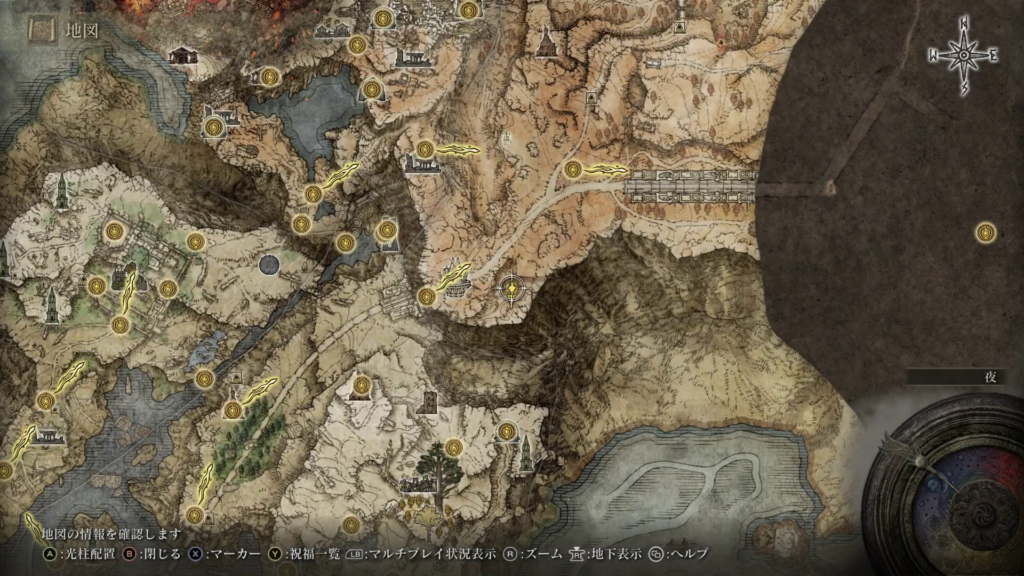The image size is (1024, 576).
Task: Select the grace marker beside the long bridge
Action: tap(573, 169)
